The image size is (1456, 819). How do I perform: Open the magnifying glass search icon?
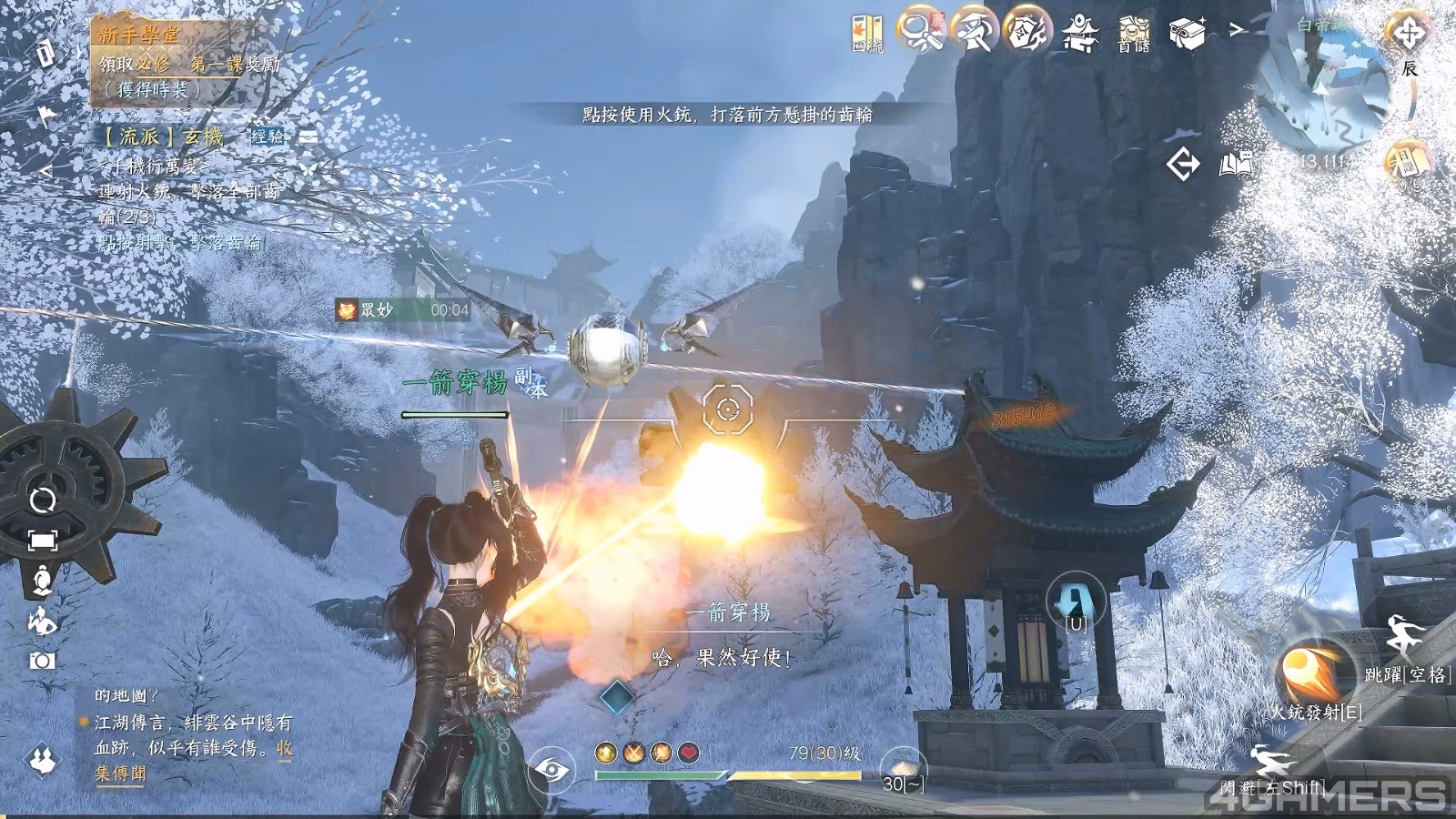click(920, 31)
